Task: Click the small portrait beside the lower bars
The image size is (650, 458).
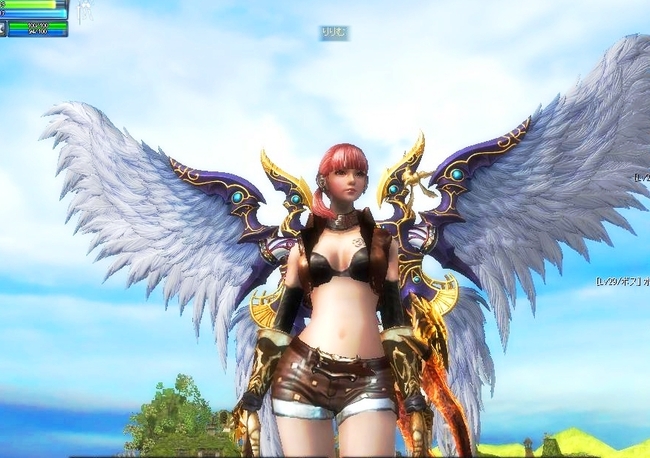Action: pos(3,28)
